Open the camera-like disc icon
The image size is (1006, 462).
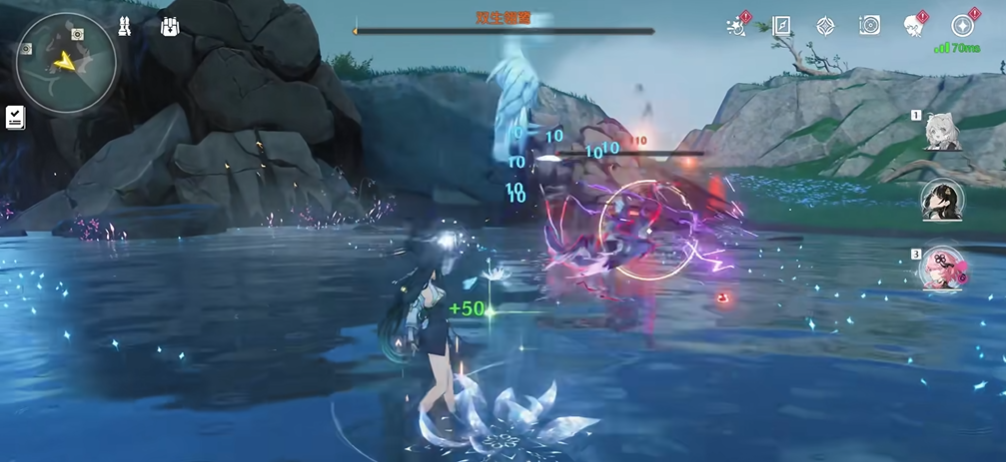[x=869, y=26]
